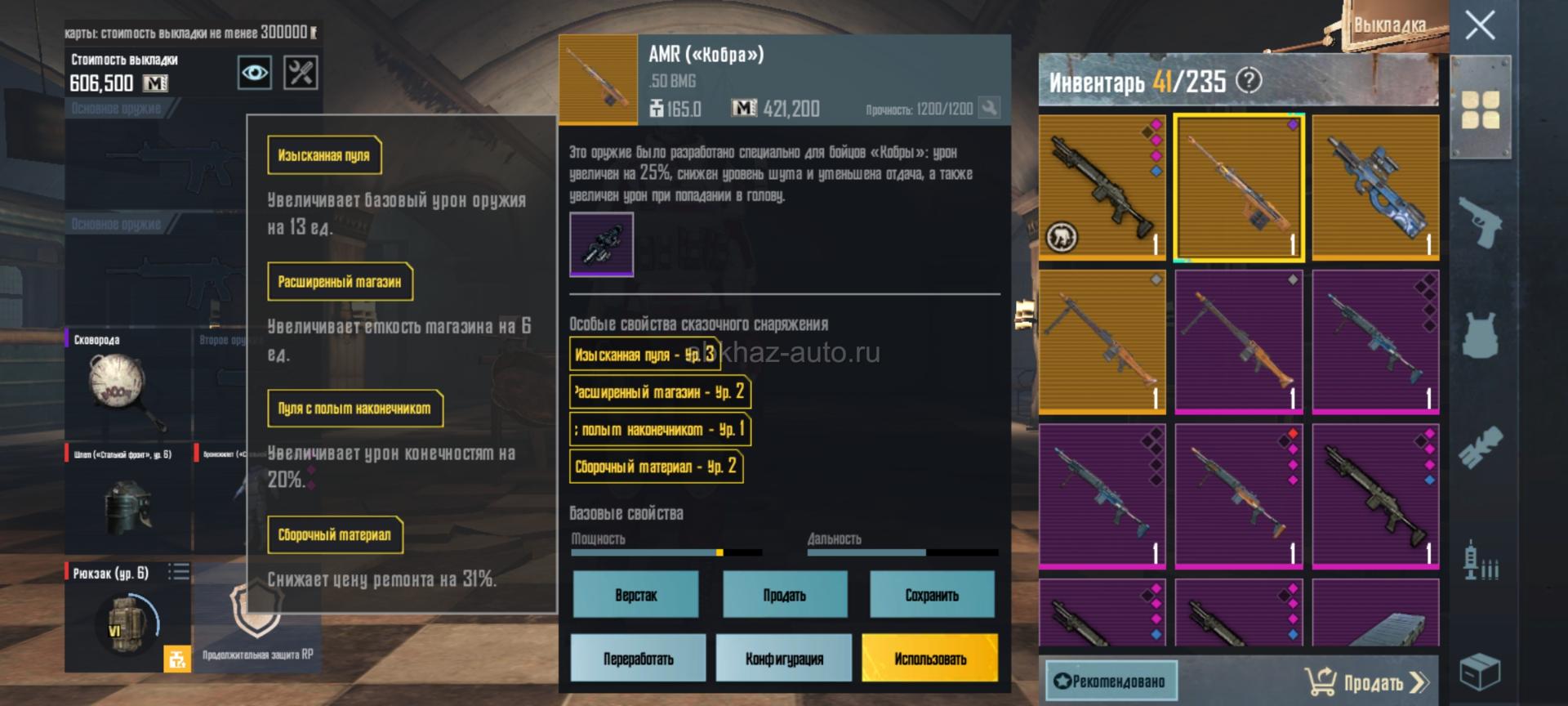Select the blue P90 weapon slot
The image size is (1568, 706).
(1375, 187)
